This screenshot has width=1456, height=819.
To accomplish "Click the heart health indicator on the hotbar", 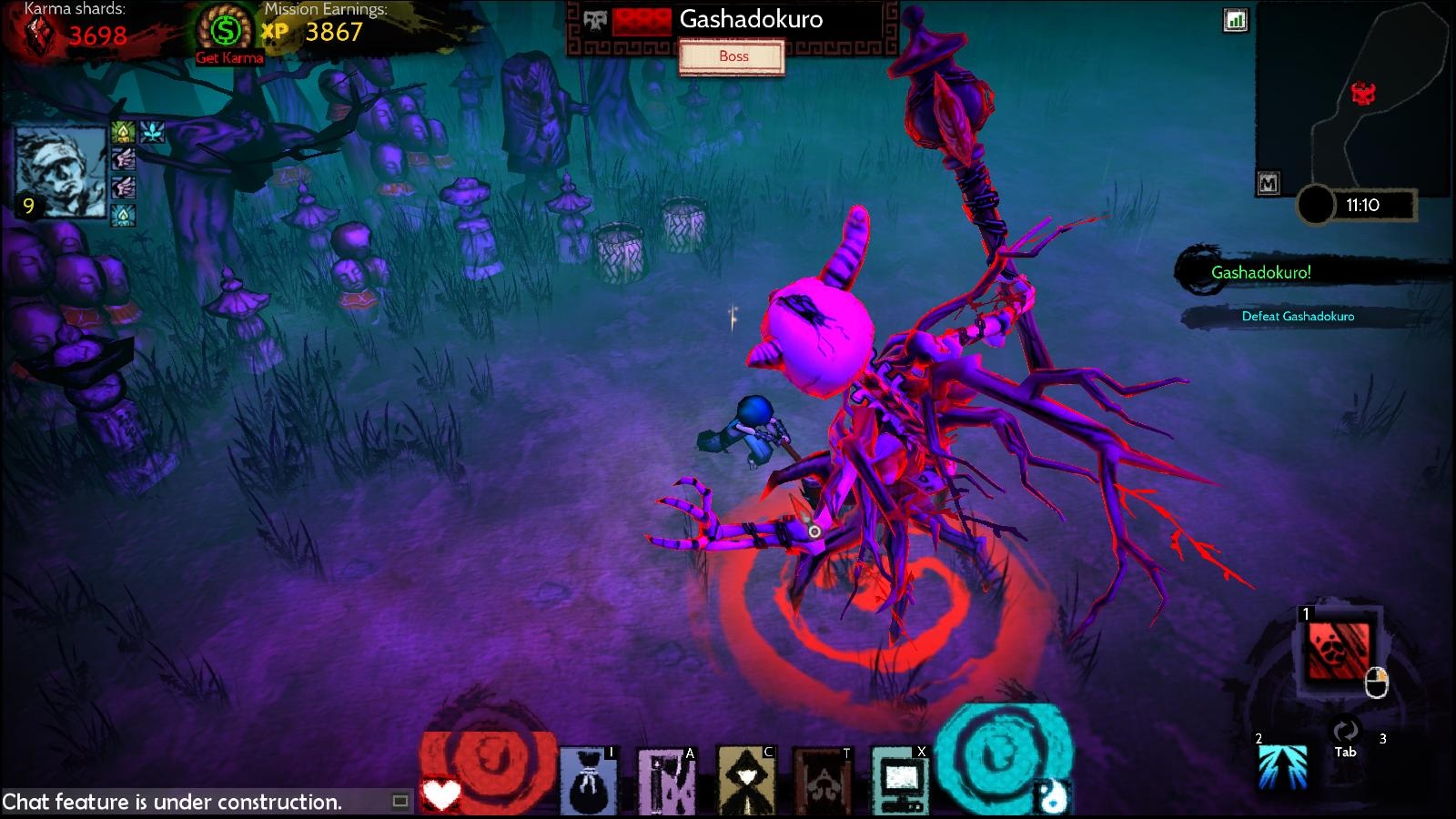I will (x=440, y=791).
